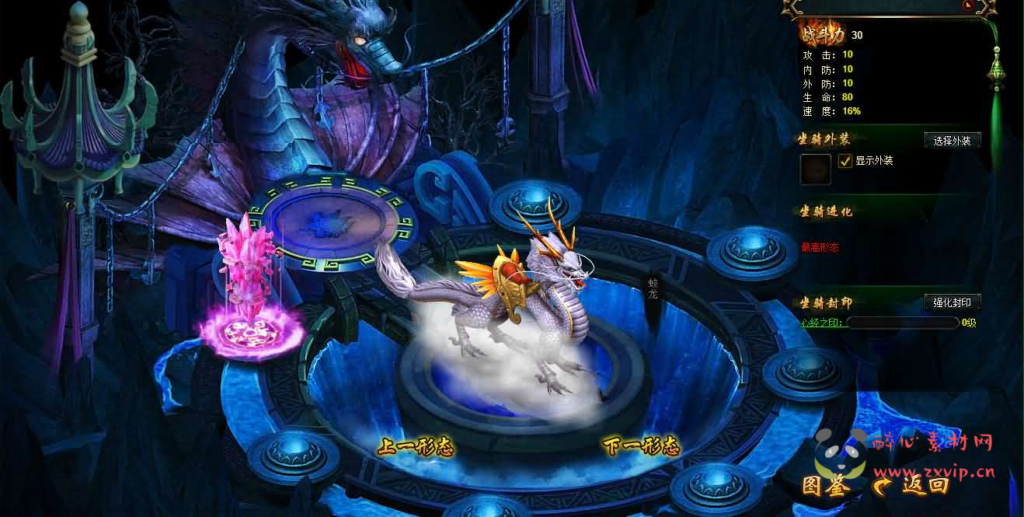Click the 心经之印 green link
The height and width of the screenshot is (517, 1024).
click(x=822, y=323)
